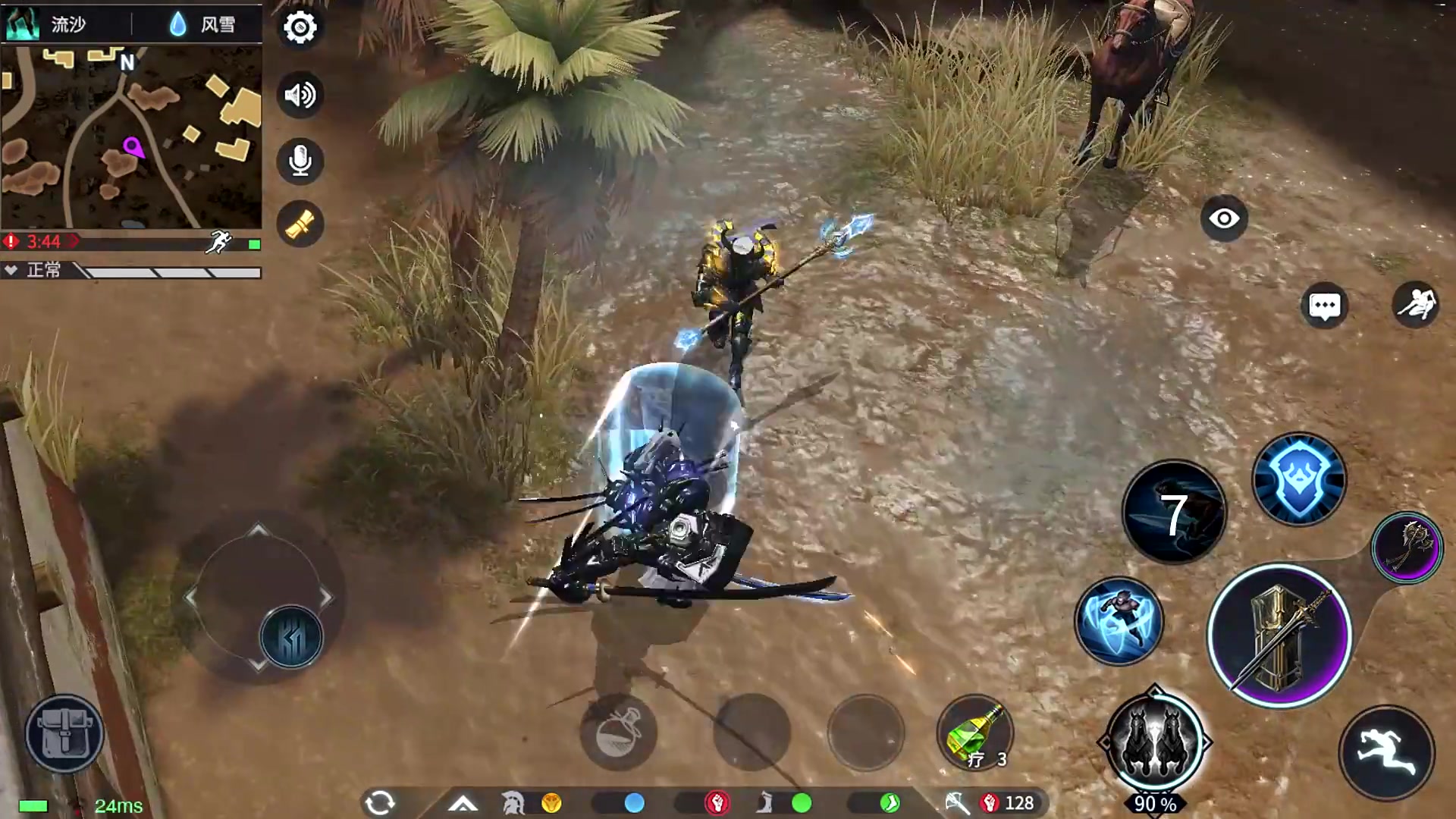This screenshot has width=1456, height=819.
Task: Open the minimap
Action: [x=131, y=136]
